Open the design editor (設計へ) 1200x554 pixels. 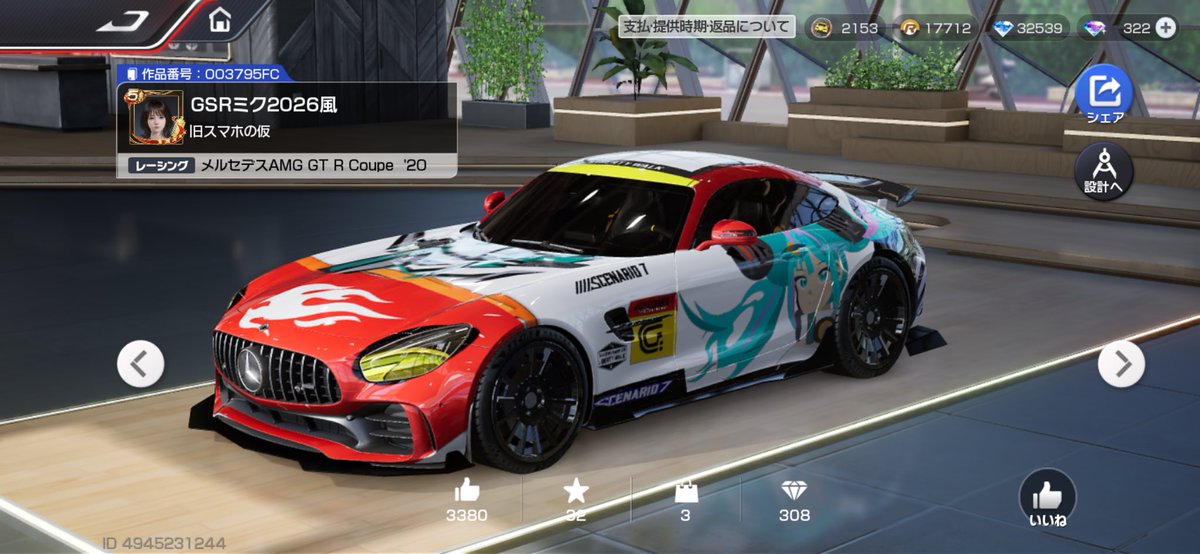(x=1104, y=172)
